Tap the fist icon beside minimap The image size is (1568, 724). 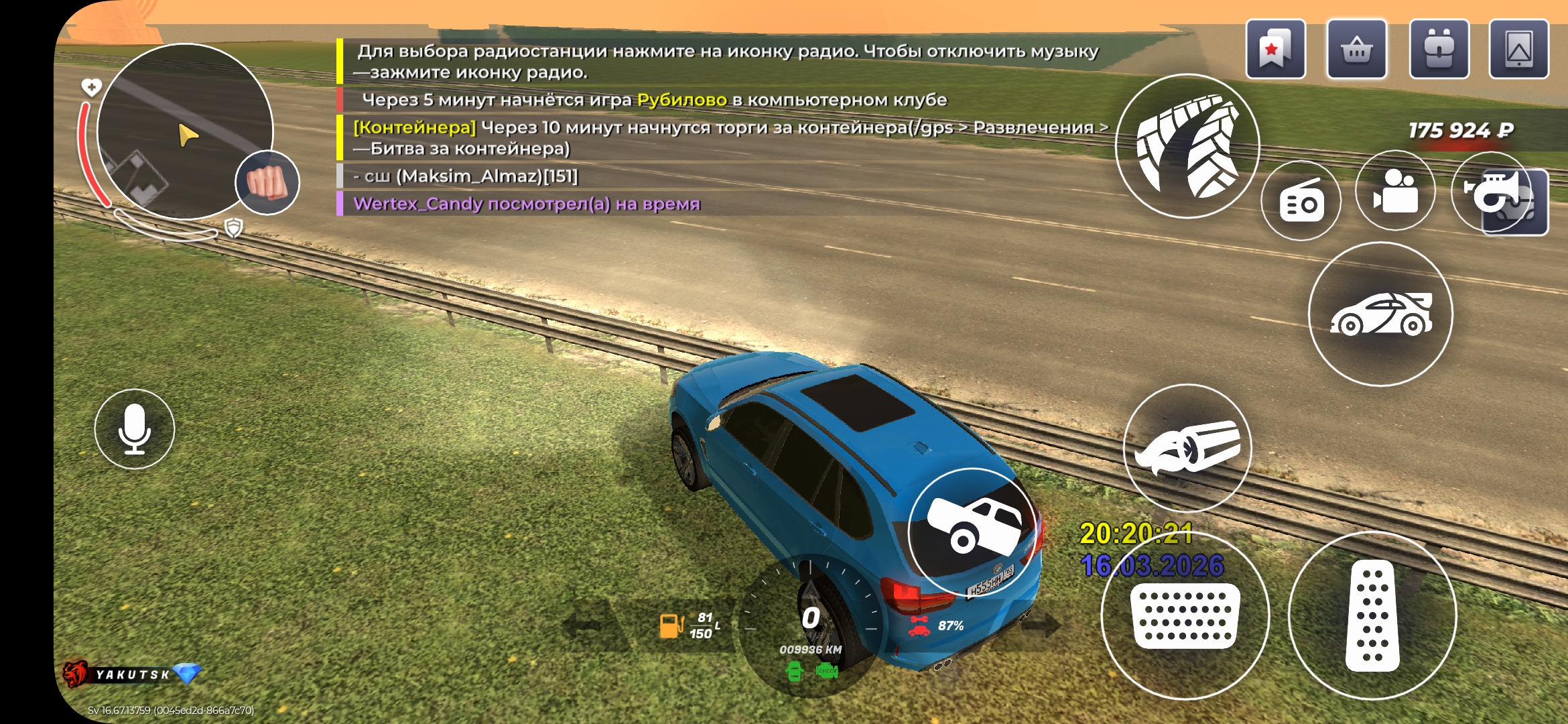coord(267,182)
